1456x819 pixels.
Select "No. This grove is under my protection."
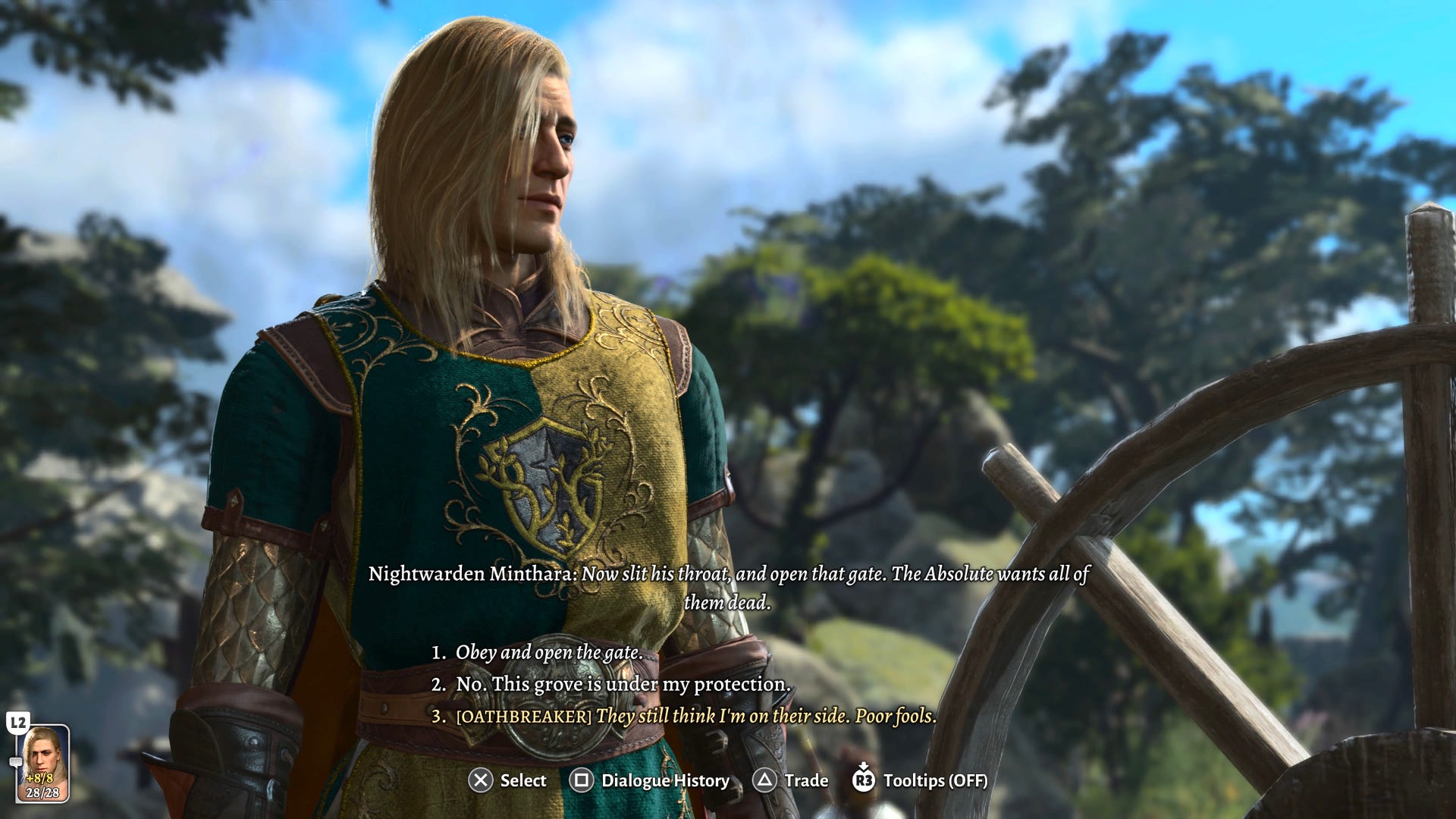click(622, 684)
